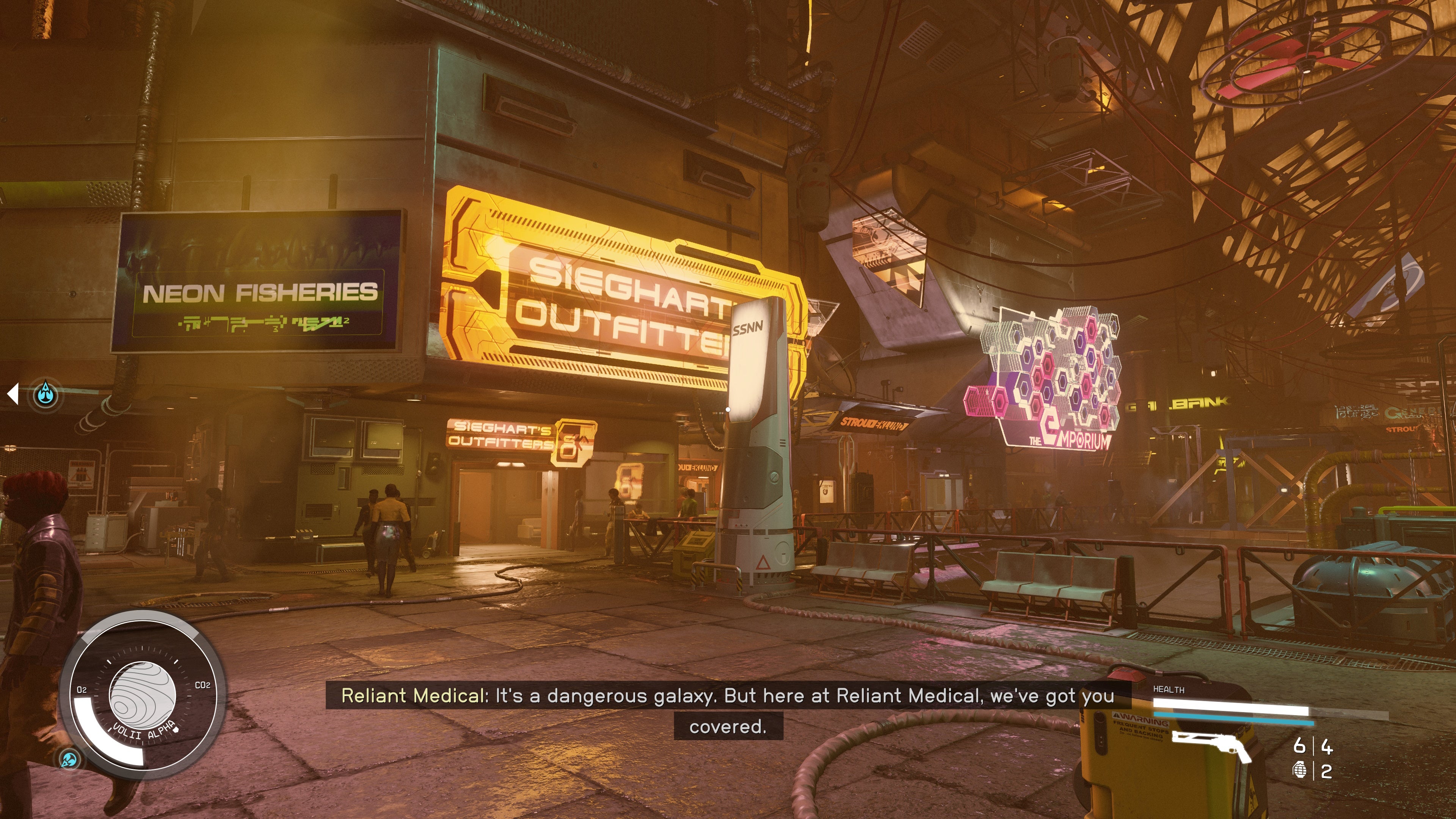Select the blue quest marker at left edge
Image resolution: width=1456 pixels, height=819 pixels.
tap(45, 394)
